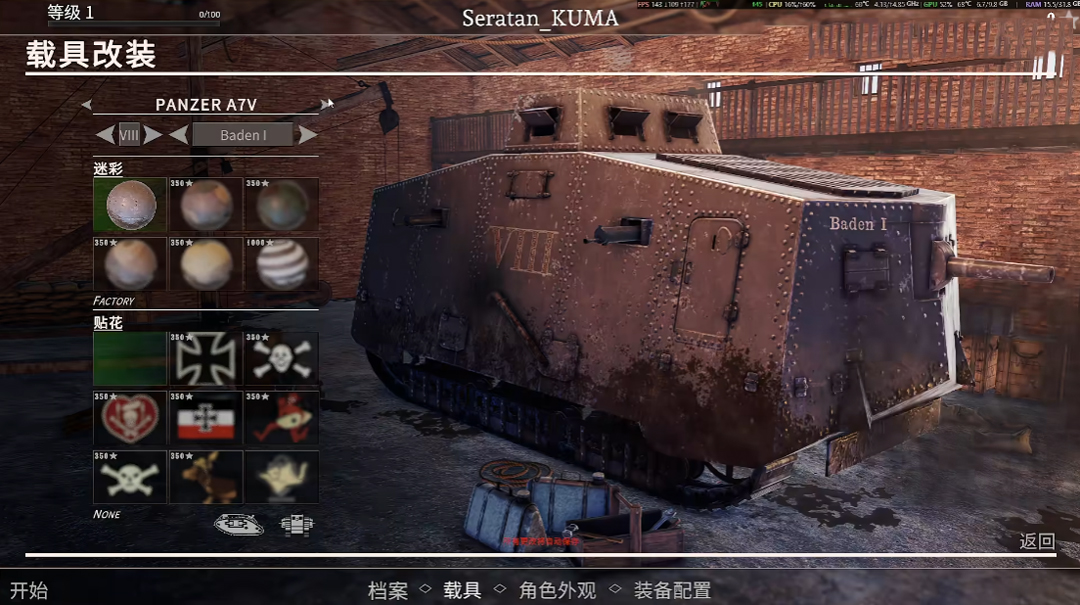Choose the striped 1000-star camouflage
Screen dimensions: 1080x605
click(x=281, y=264)
